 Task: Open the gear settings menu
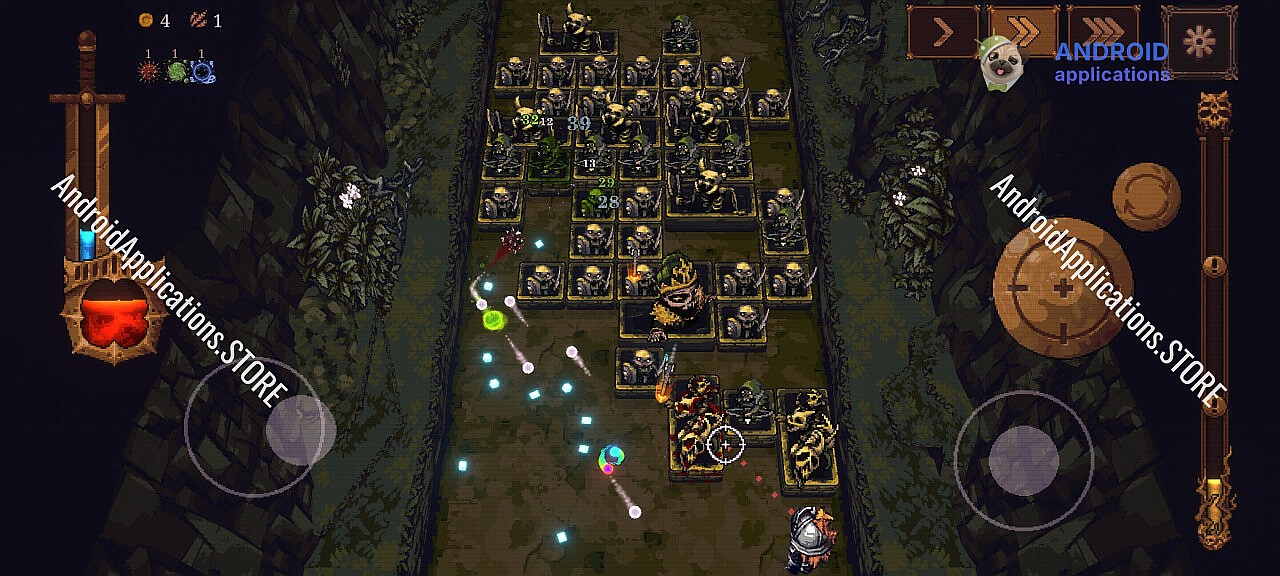1199,41
